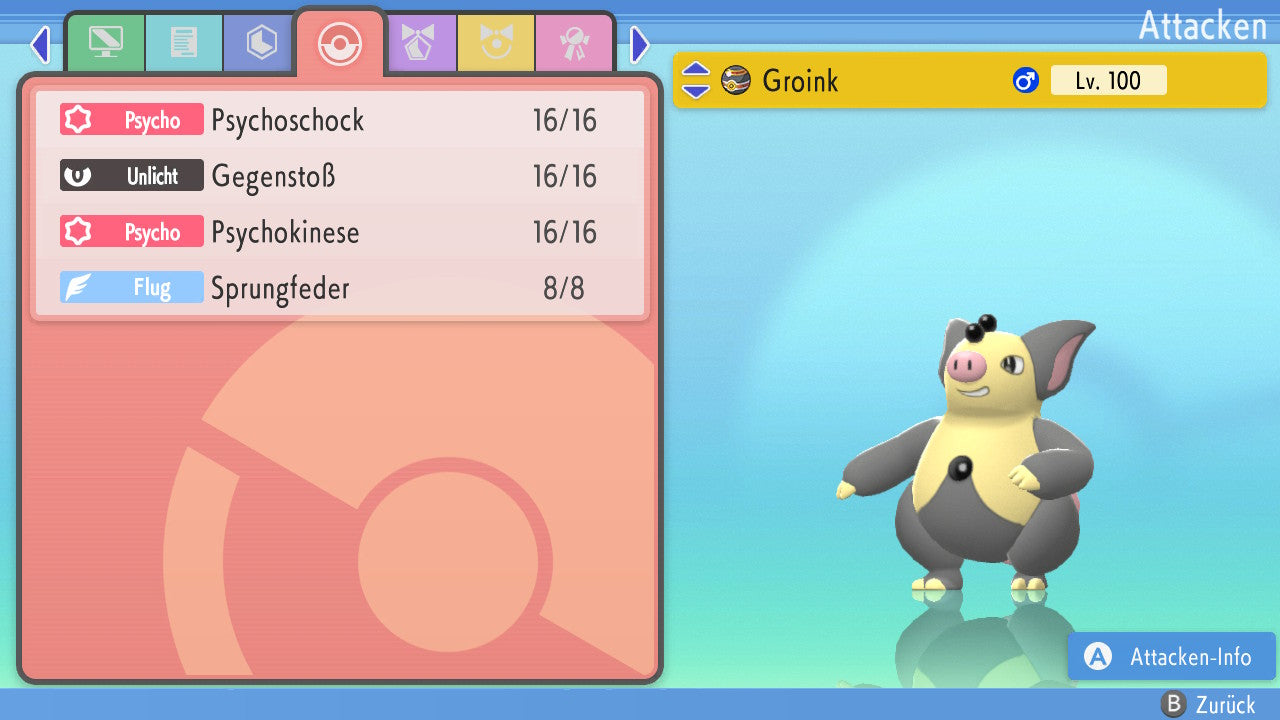Open the purple ribbon tab
This screenshot has height=720, width=1280.
(418, 43)
